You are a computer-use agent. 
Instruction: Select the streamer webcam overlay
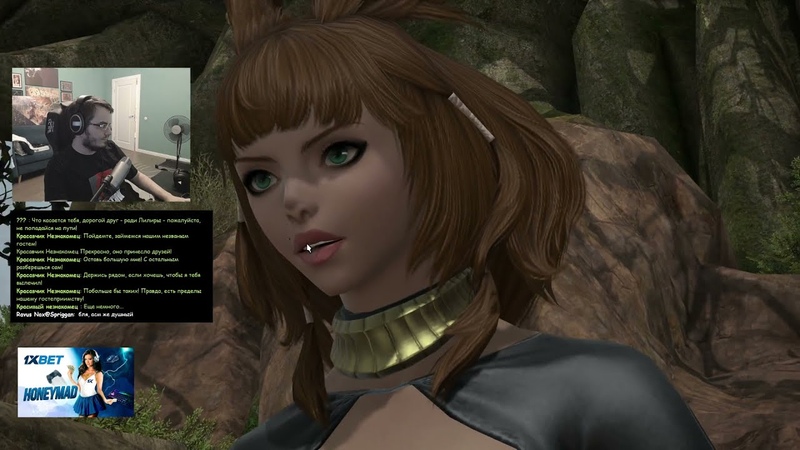point(100,134)
